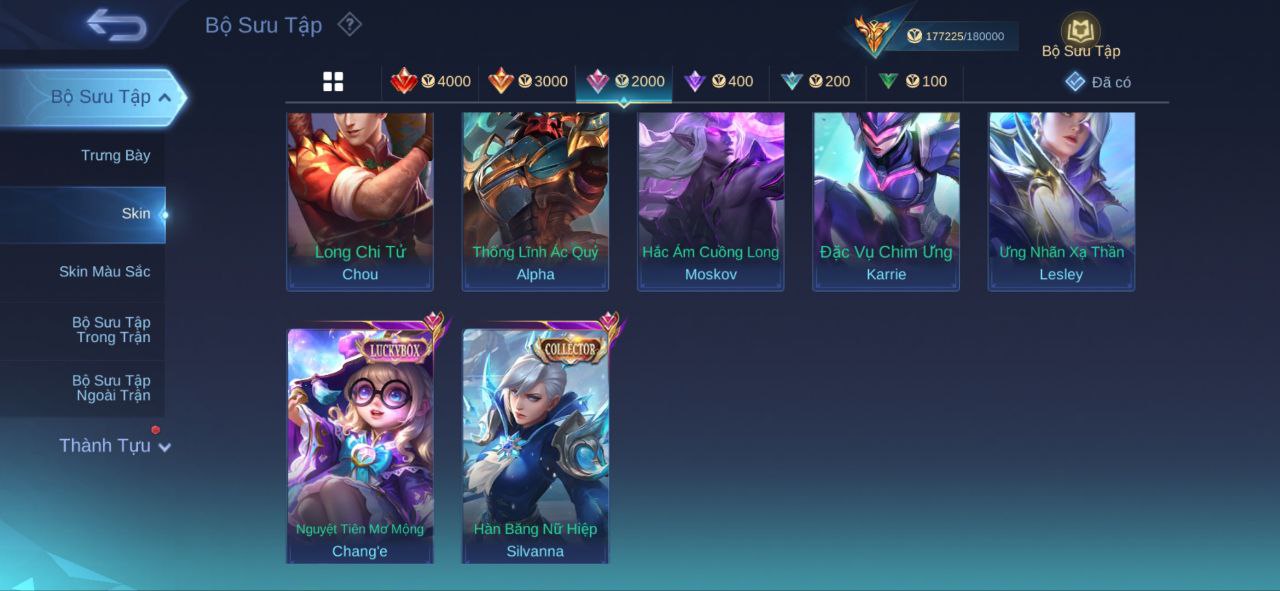Switch to the 3000 point tier tab

click(528, 82)
